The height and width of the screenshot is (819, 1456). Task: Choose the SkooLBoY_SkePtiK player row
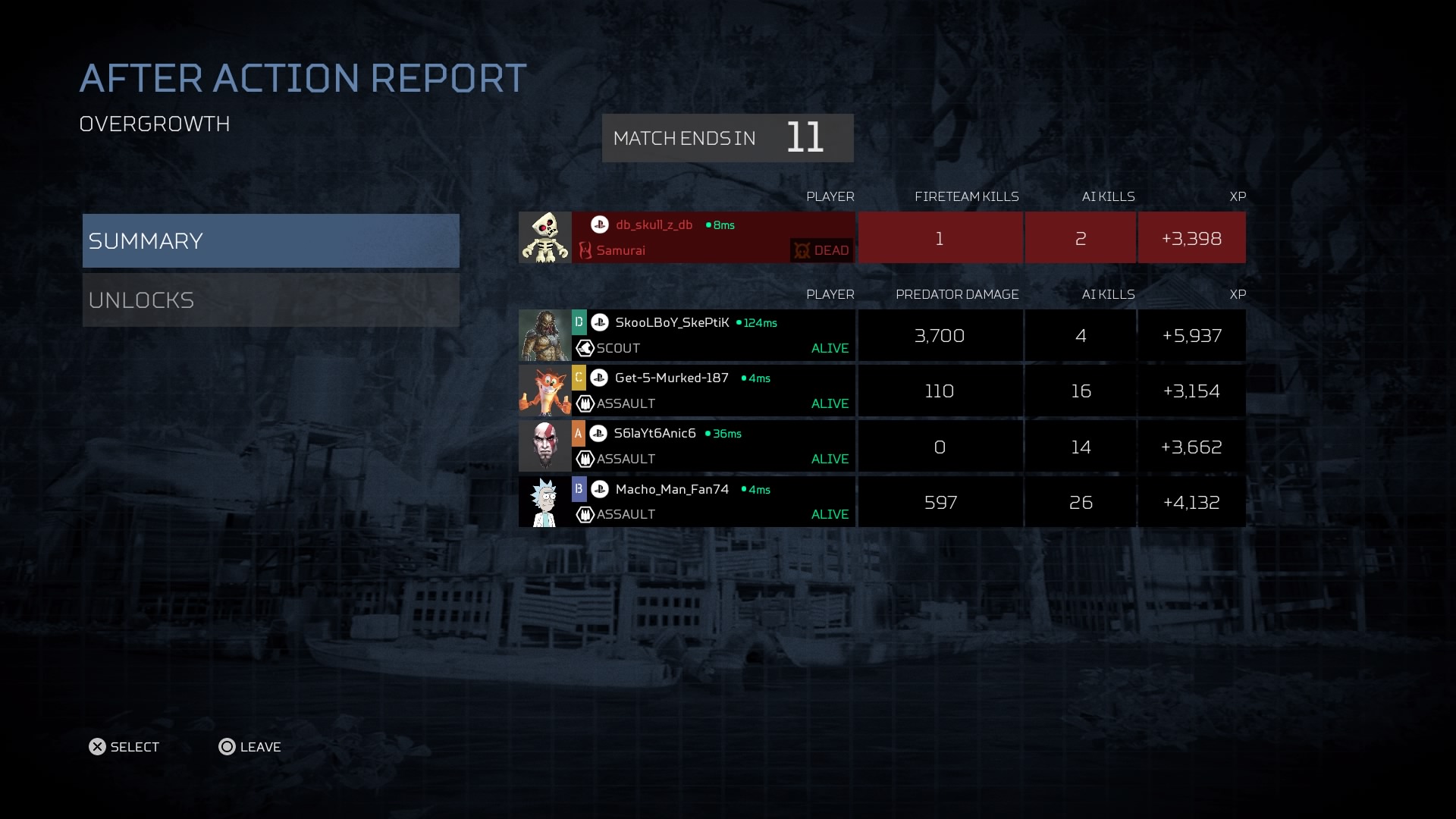pos(713,335)
